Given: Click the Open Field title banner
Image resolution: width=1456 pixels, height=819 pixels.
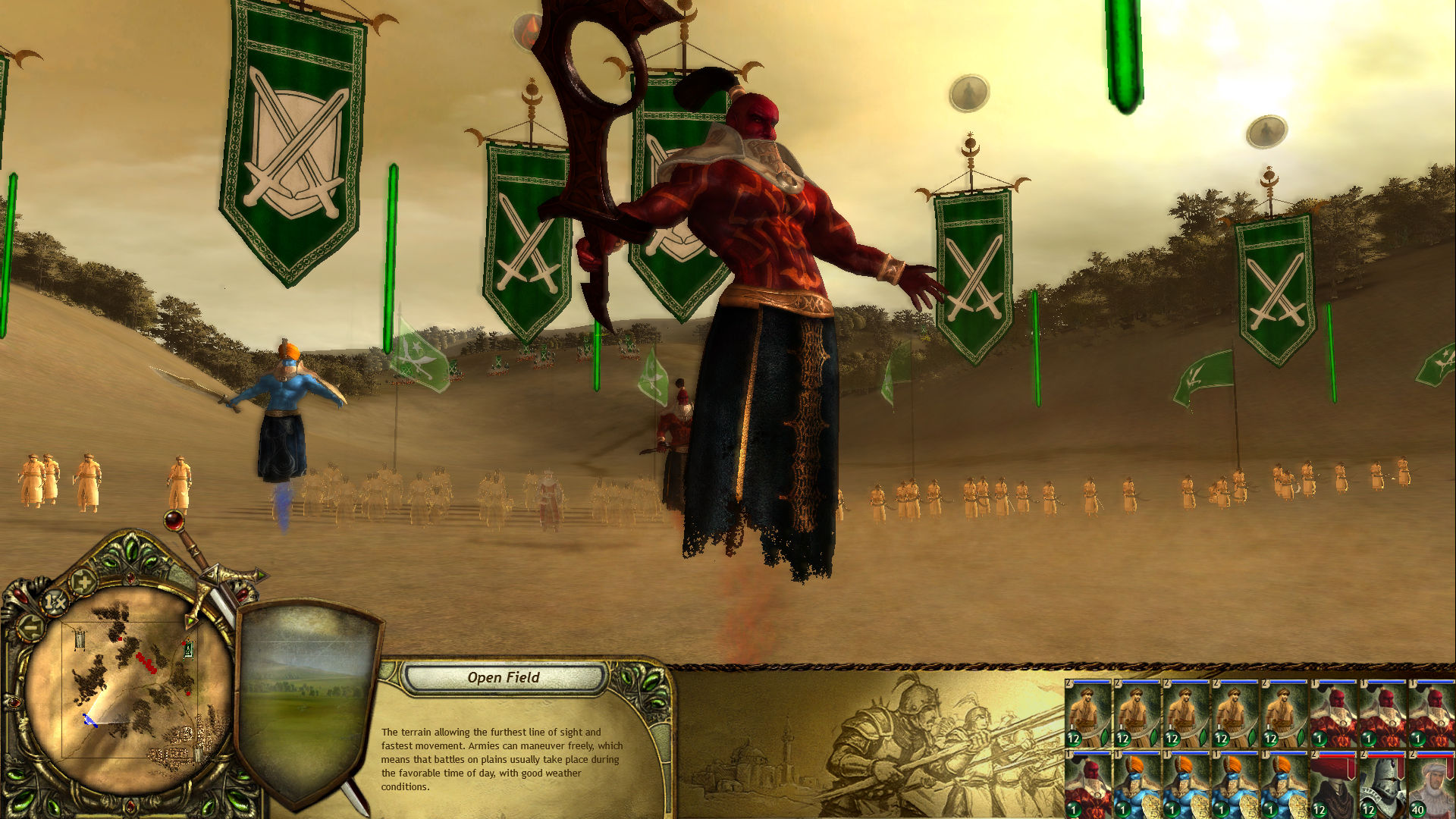Looking at the screenshot, I should pyautogui.click(x=504, y=678).
